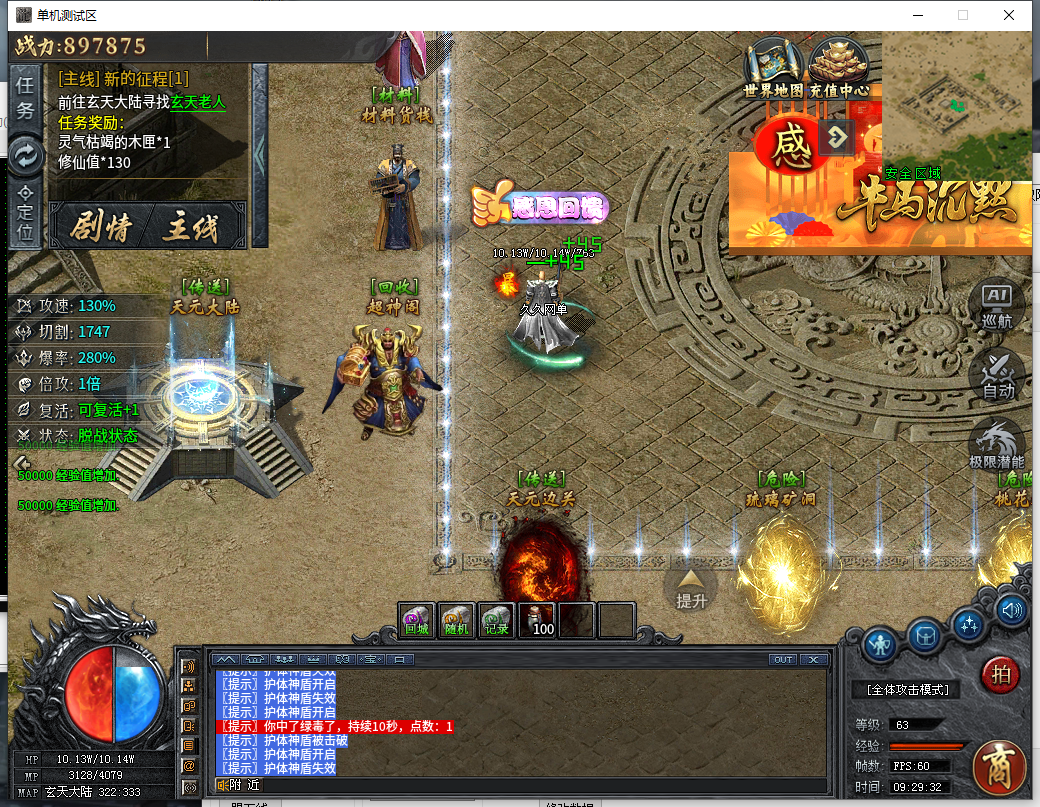Close the game window
Image resolution: width=1040 pixels, height=807 pixels.
tap(1010, 15)
